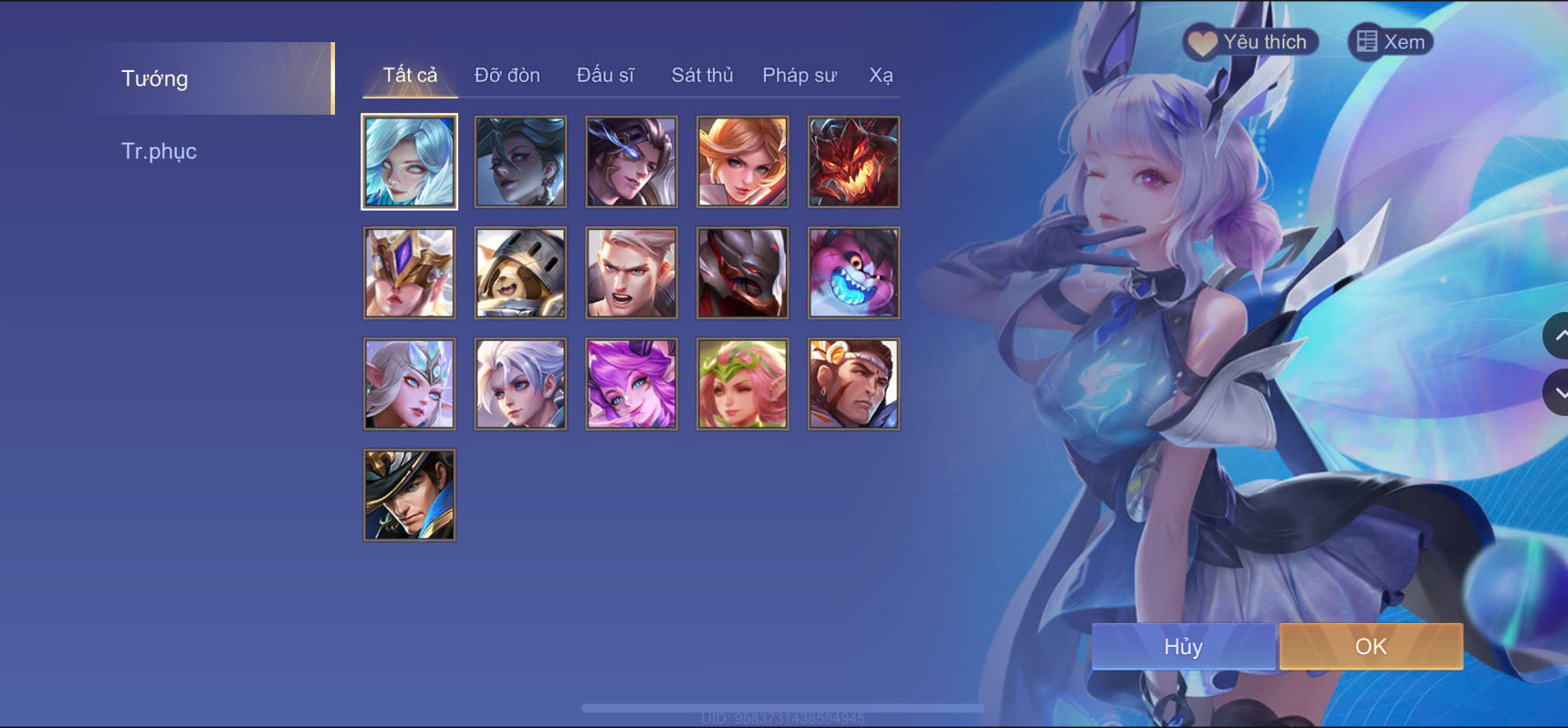The image size is (1568, 728).
Task: Select the pointy-eared elf hero portrait
Action: pos(408,383)
